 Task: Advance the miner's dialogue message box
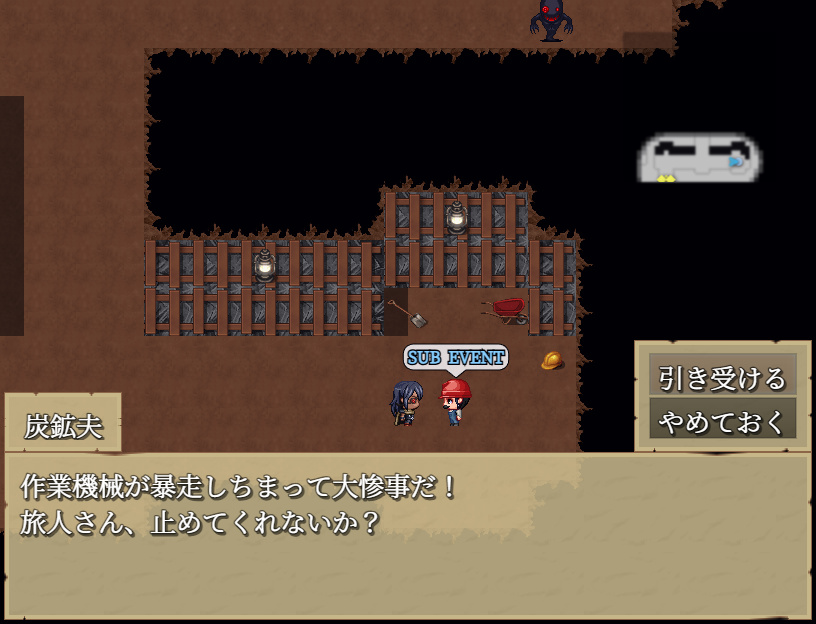tap(407, 535)
